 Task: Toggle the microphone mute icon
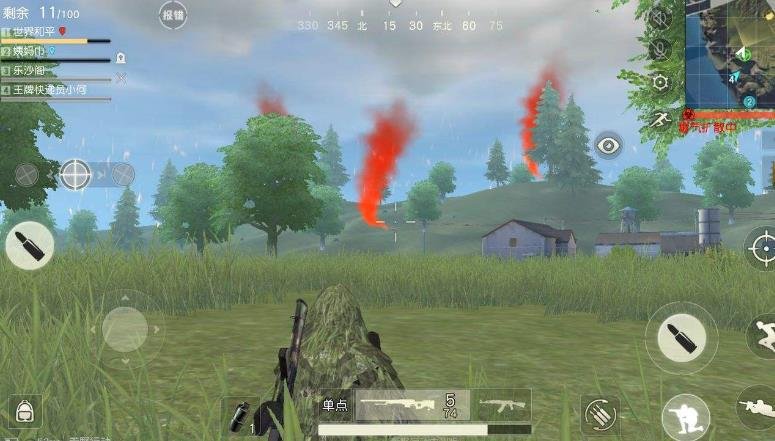659,49
